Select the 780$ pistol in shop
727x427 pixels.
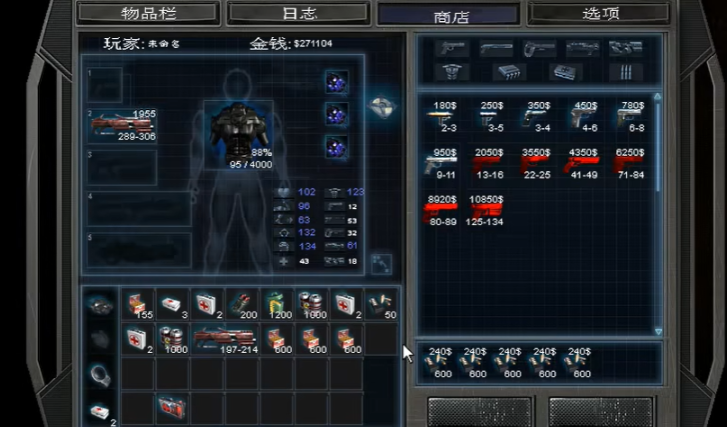point(632,117)
